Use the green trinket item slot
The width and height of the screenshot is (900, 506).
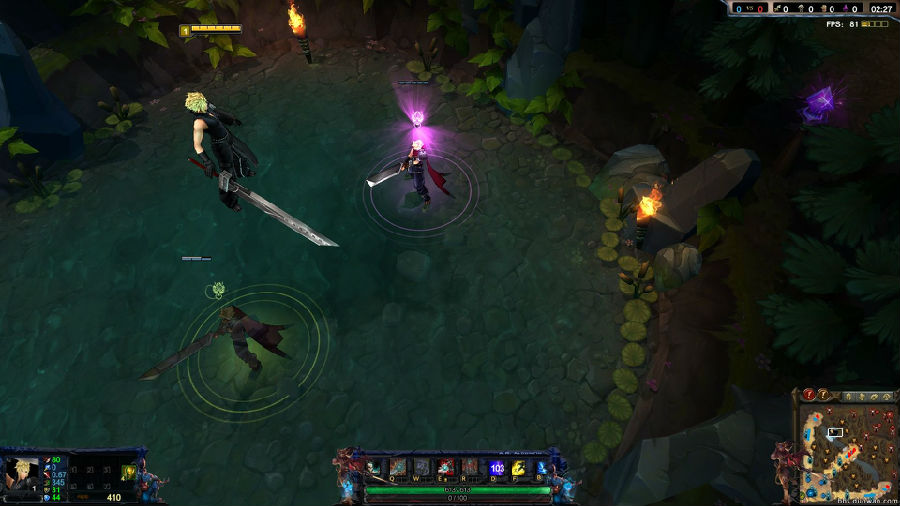pos(128,473)
